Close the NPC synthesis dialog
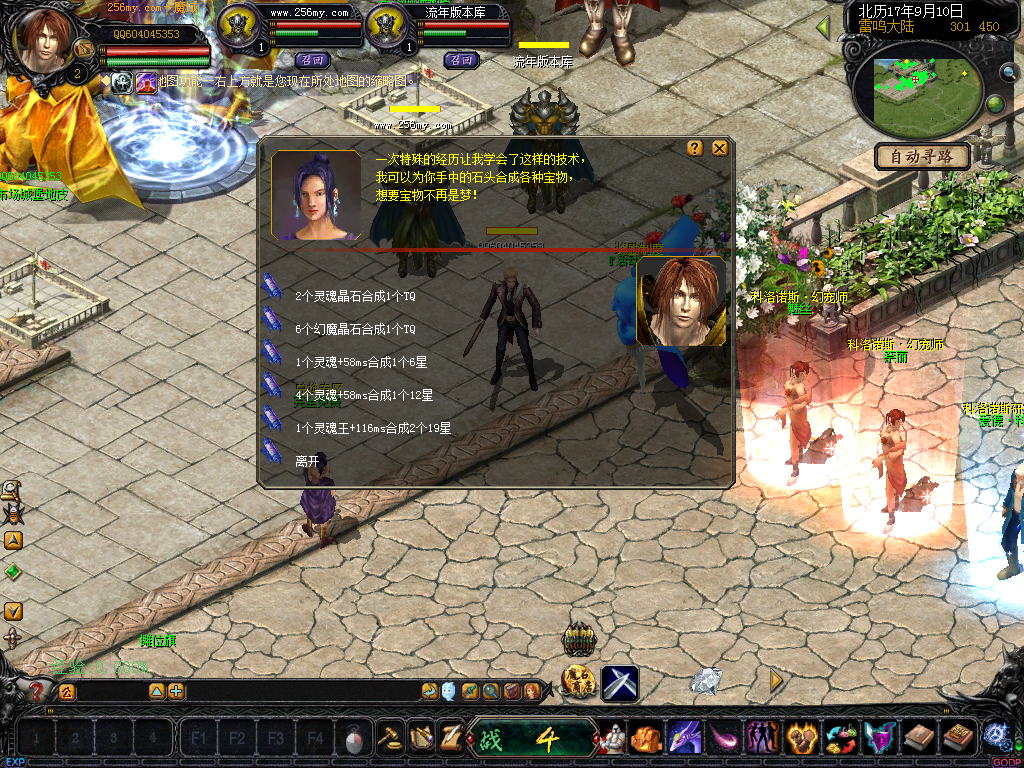The image size is (1024, 768). (x=719, y=148)
